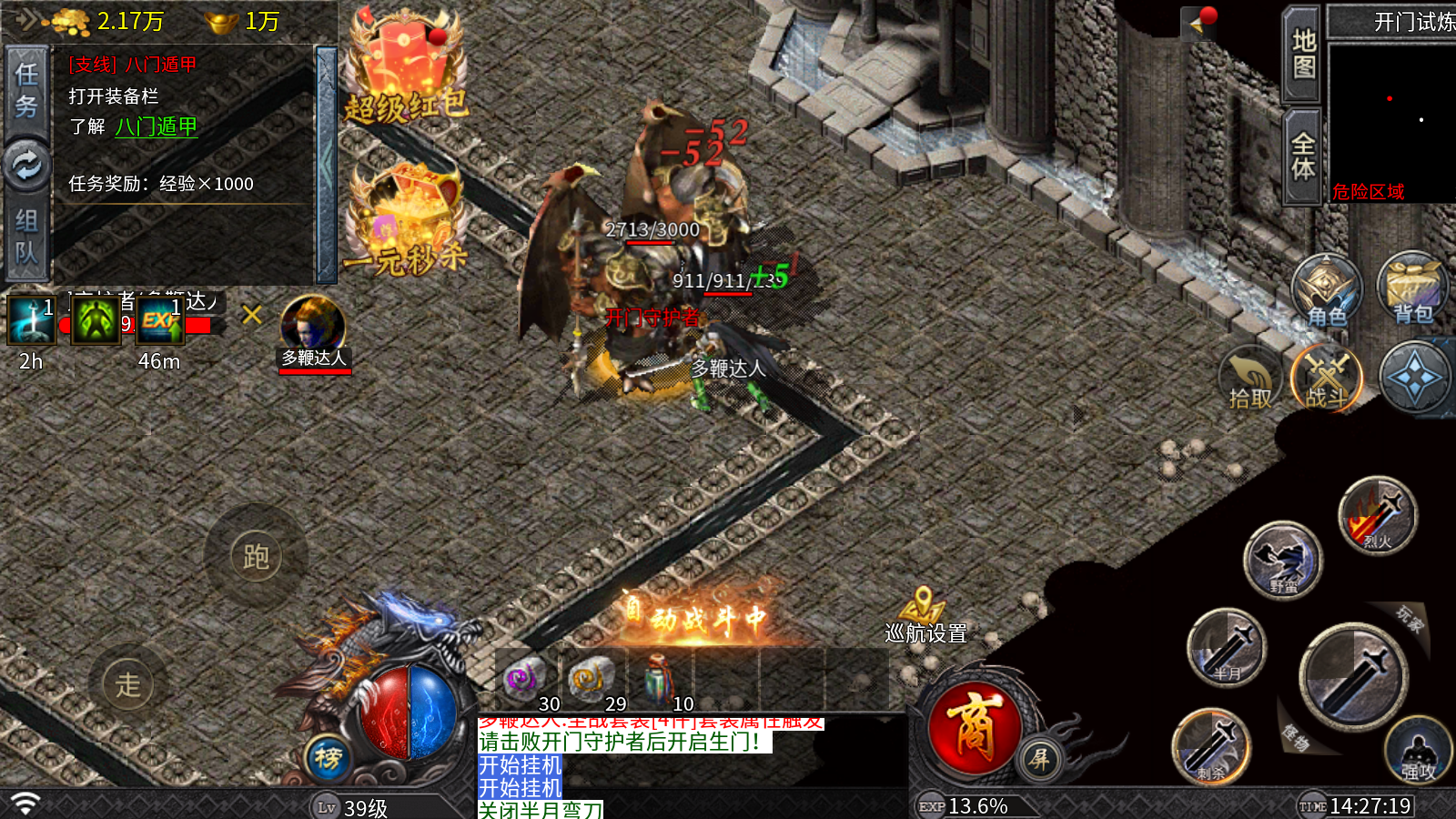Click the 八门遁甲 quest link
The width and height of the screenshot is (1456, 819).
tap(156, 126)
